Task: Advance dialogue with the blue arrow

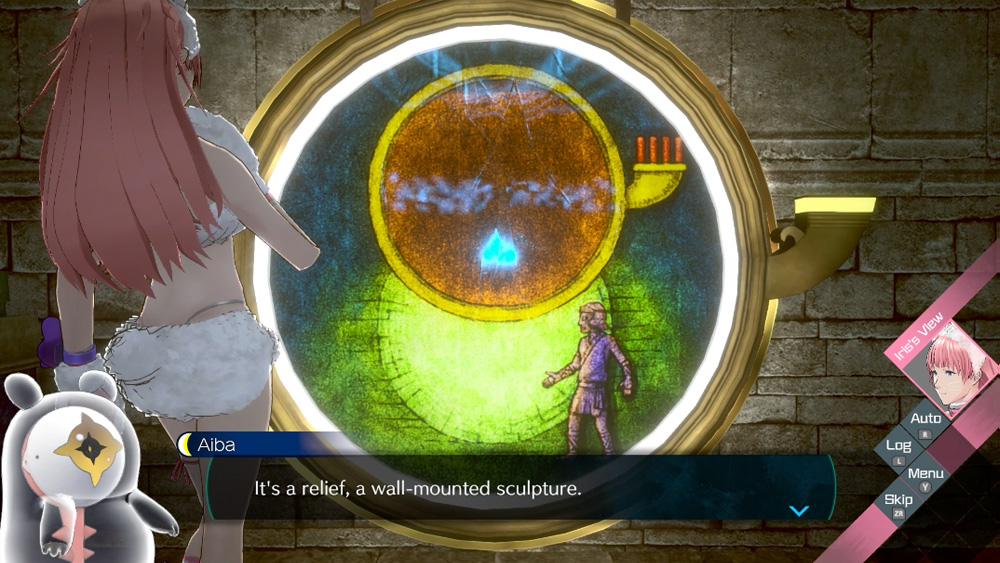Action: pyautogui.click(x=798, y=510)
